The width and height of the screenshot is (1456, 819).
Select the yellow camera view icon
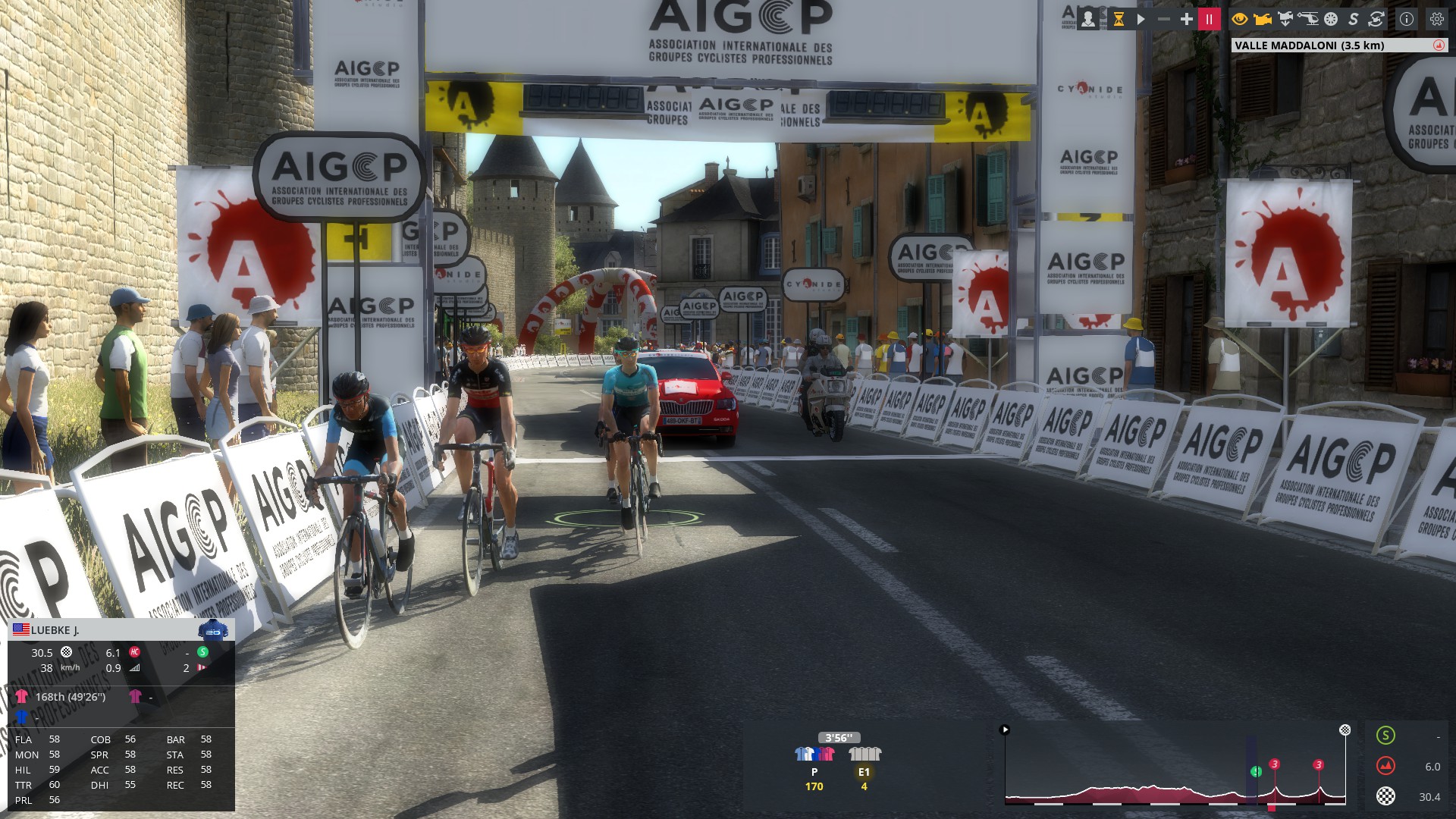coord(1262,20)
